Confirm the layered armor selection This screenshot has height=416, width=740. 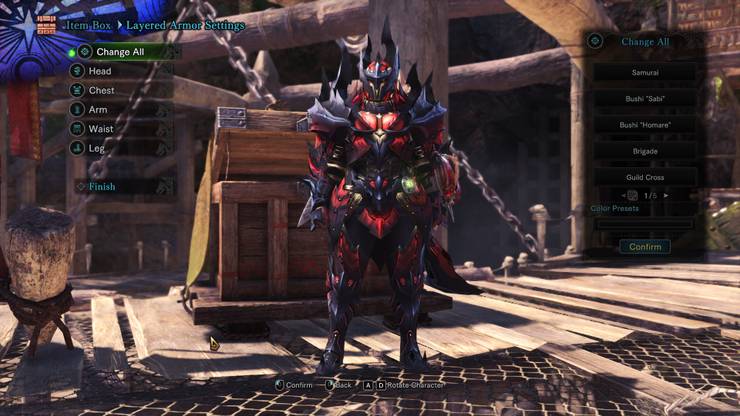[x=645, y=246]
